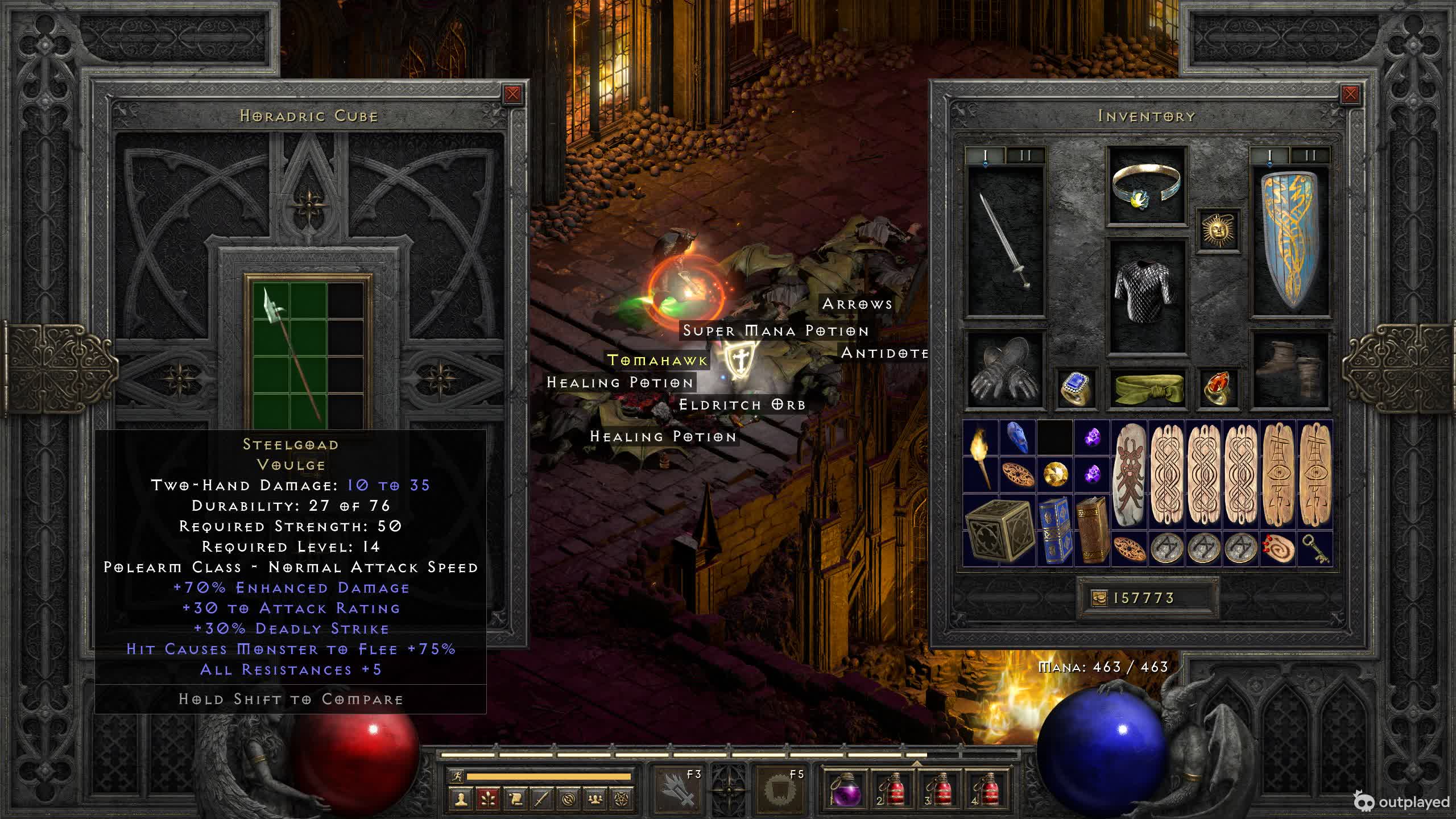Select the Horadric Cube item in inventory
1456x819 pixels.
[x=999, y=530]
